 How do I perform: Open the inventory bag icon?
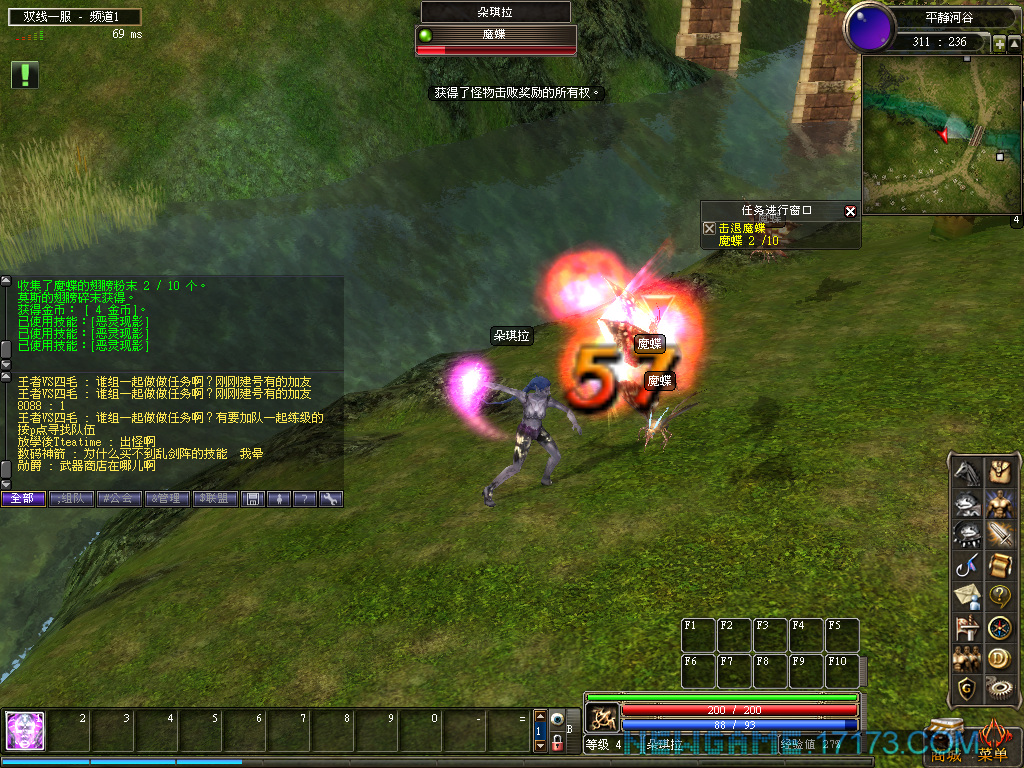(1000, 472)
